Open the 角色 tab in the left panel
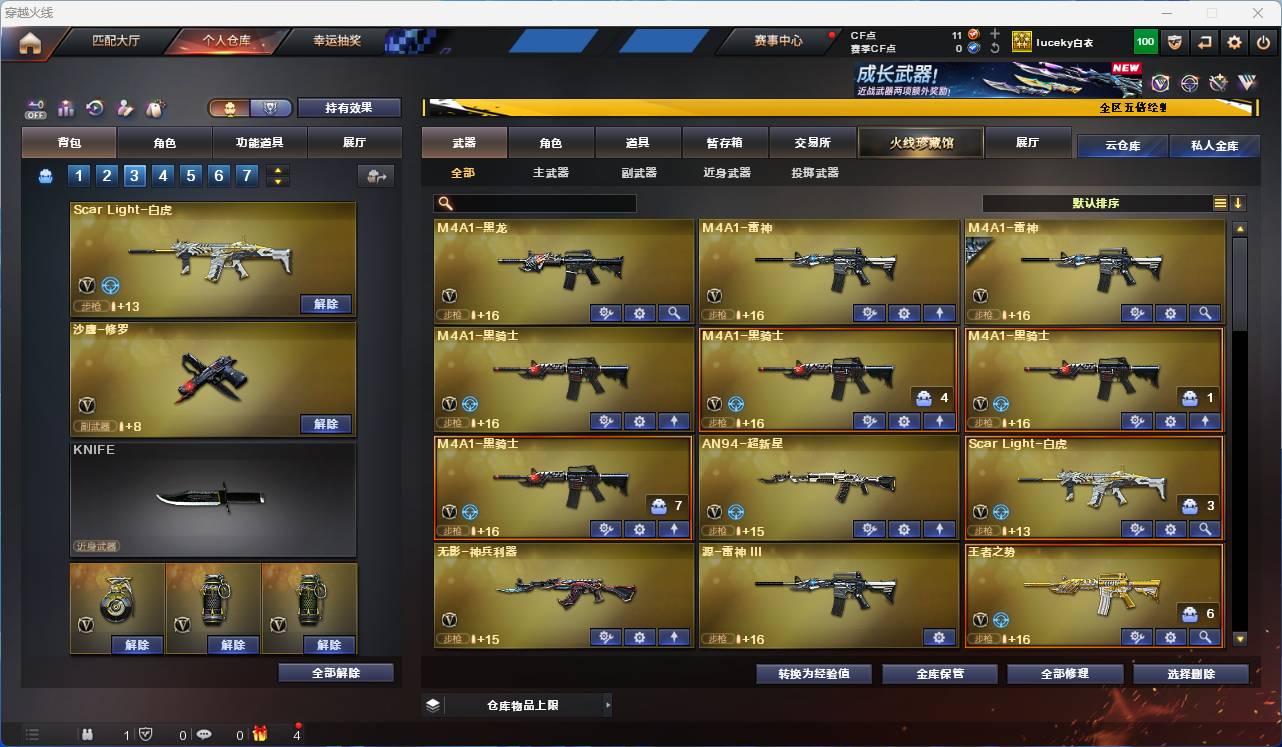 tap(164, 141)
